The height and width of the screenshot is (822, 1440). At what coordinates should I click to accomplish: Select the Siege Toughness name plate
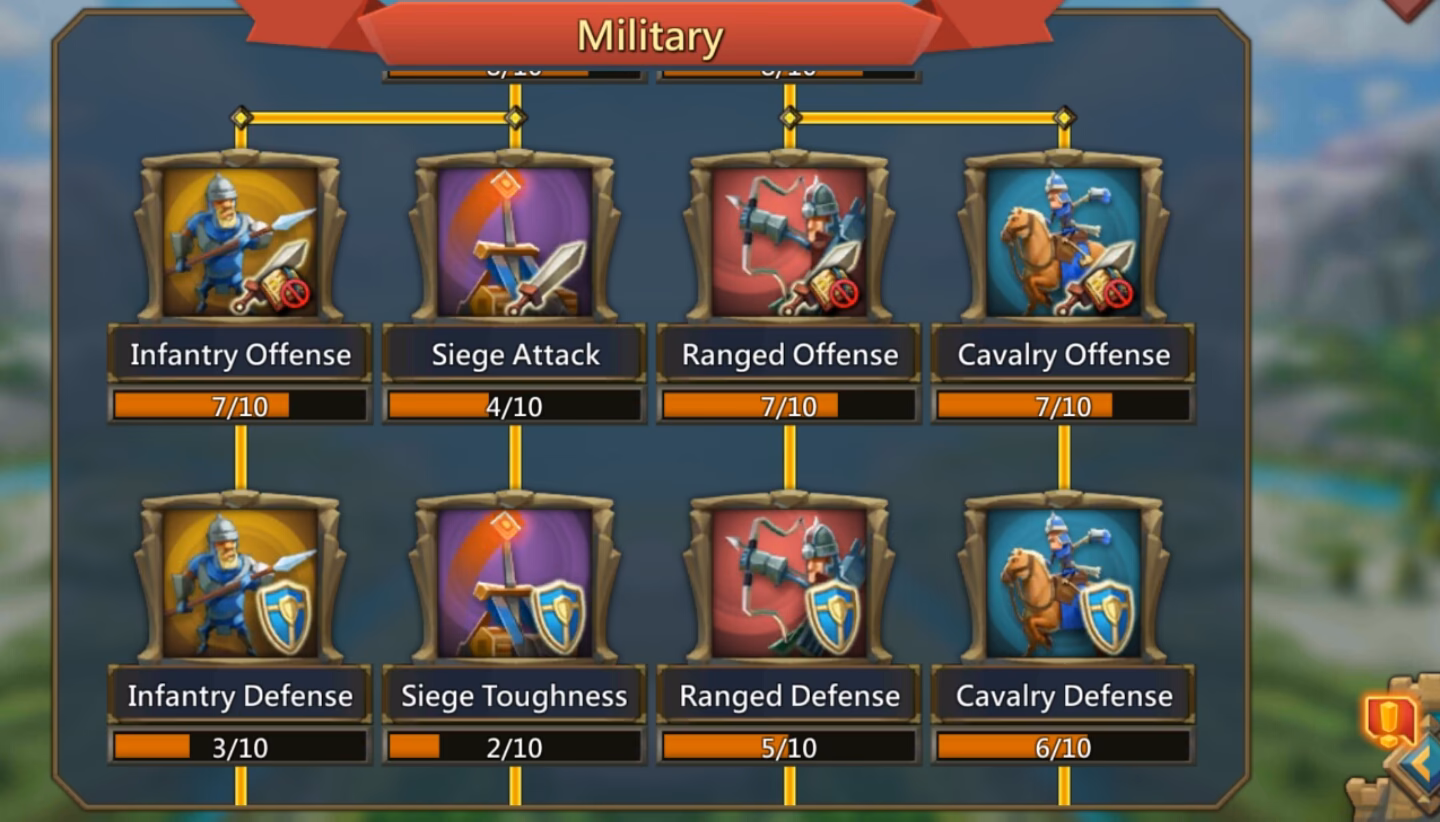pyautogui.click(x=512, y=695)
